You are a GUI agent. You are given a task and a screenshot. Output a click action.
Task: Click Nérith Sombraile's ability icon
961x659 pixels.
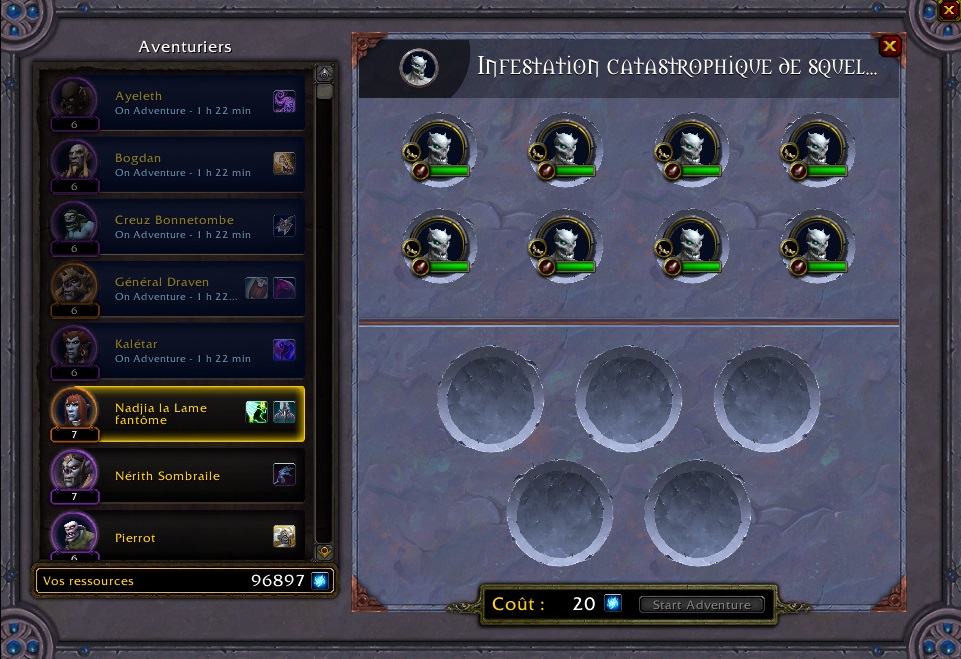tap(284, 475)
